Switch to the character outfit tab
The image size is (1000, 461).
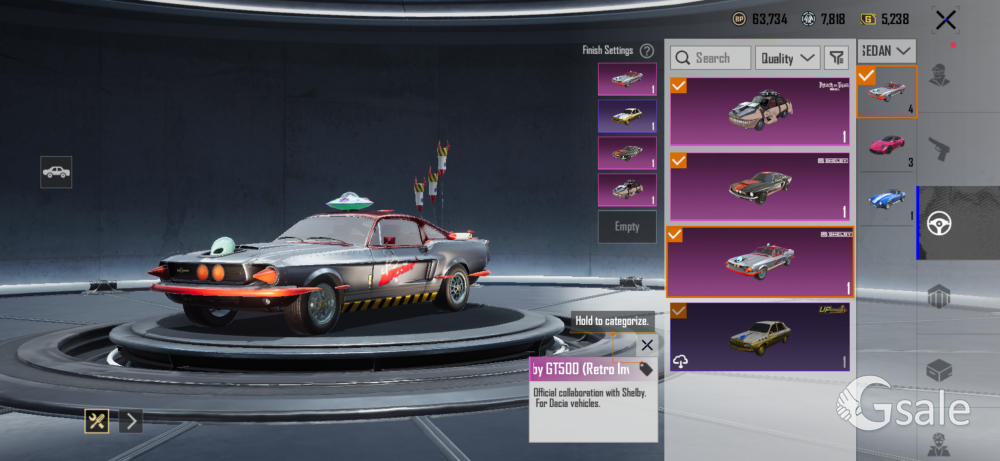click(940, 75)
